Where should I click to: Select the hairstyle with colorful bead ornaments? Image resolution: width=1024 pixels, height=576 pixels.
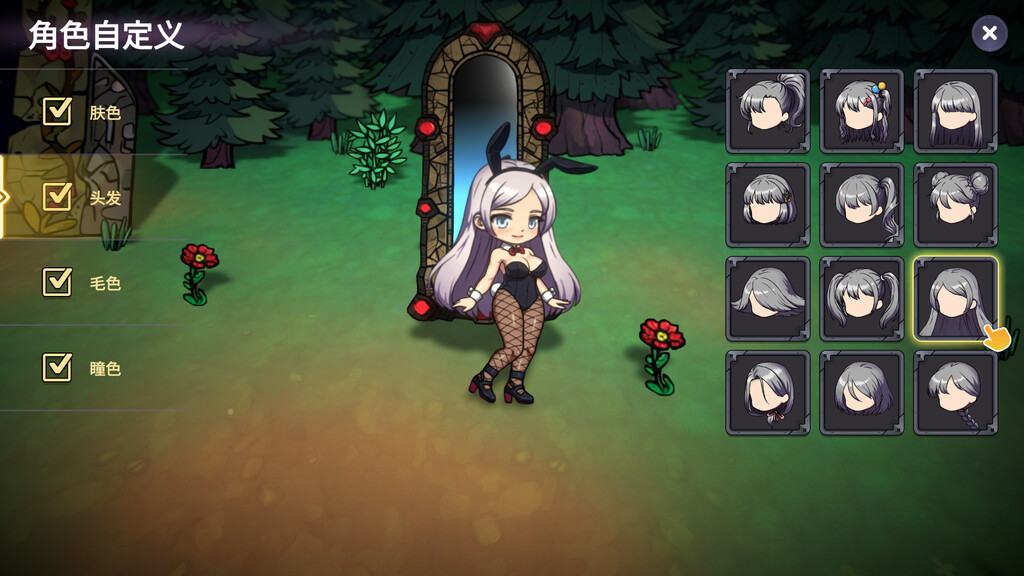(862, 111)
